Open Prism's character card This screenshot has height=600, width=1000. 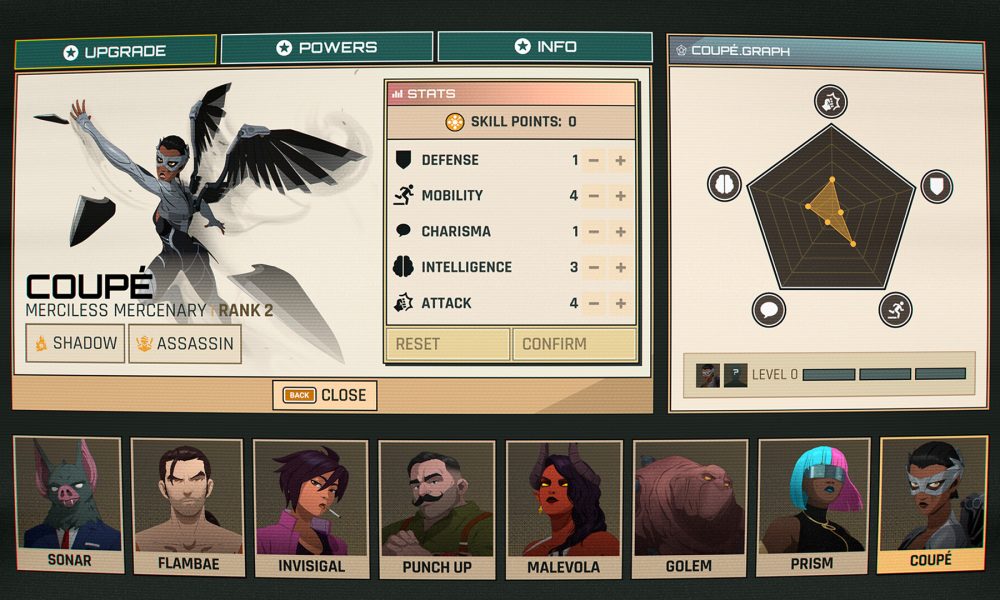pos(812,508)
